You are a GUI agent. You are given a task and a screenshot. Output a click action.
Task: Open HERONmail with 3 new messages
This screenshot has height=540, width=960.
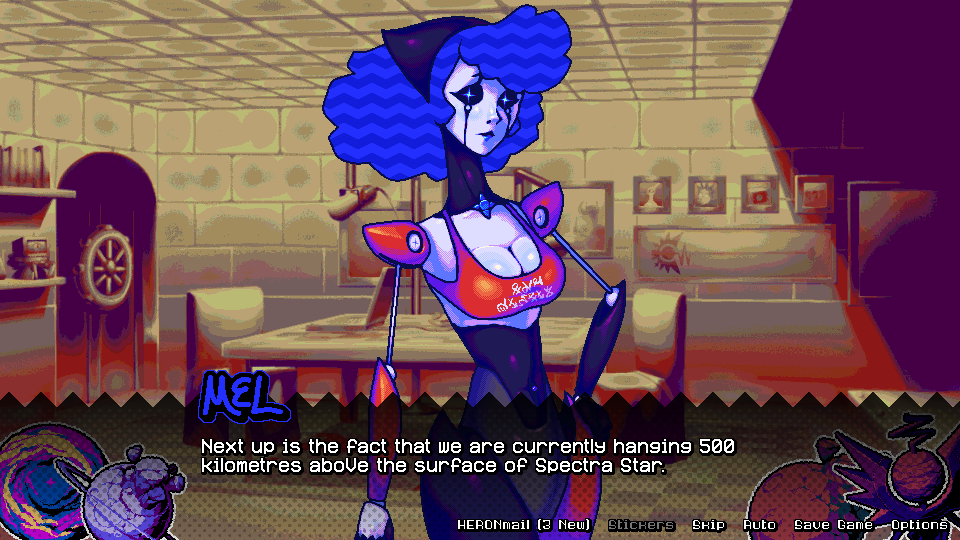pos(523,525)
